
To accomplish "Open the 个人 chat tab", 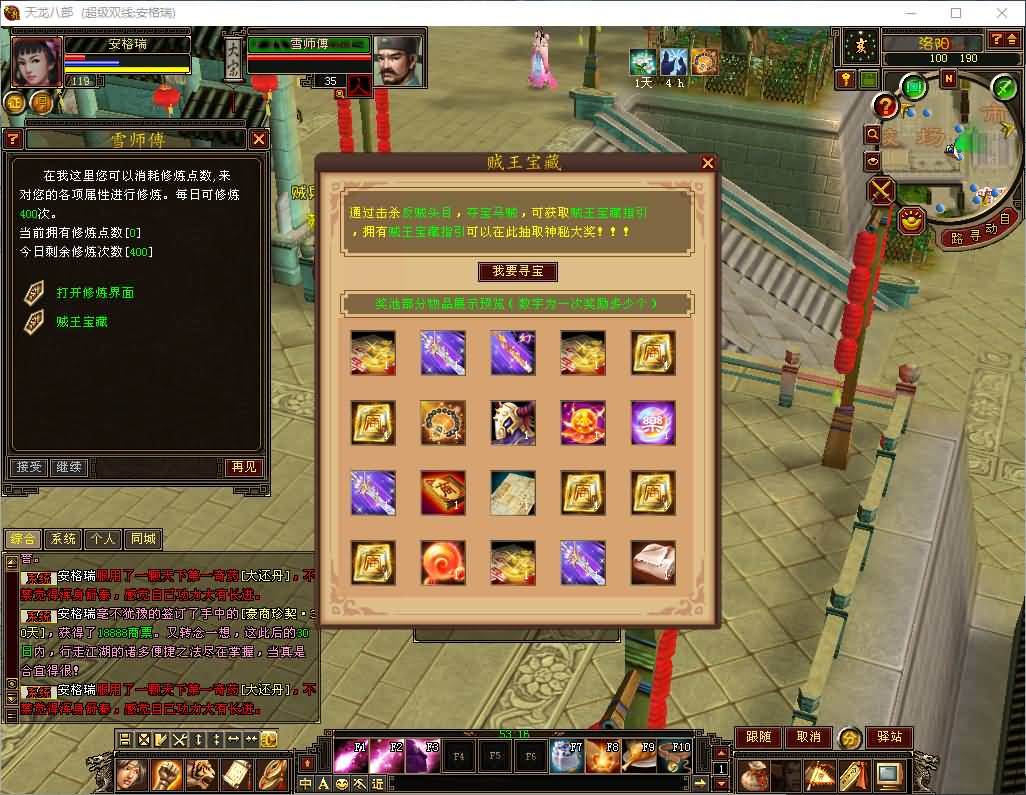I will tap(103, 539).
